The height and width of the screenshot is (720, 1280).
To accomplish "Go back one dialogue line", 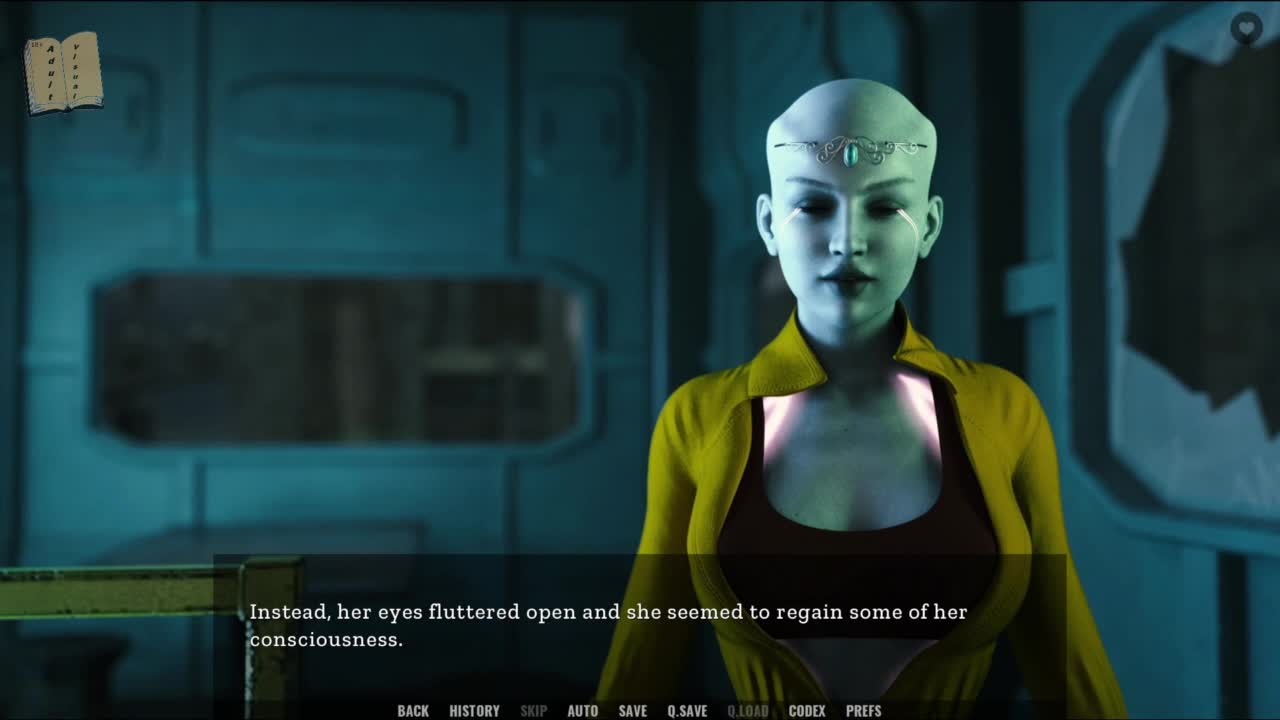I will (413, 711).
